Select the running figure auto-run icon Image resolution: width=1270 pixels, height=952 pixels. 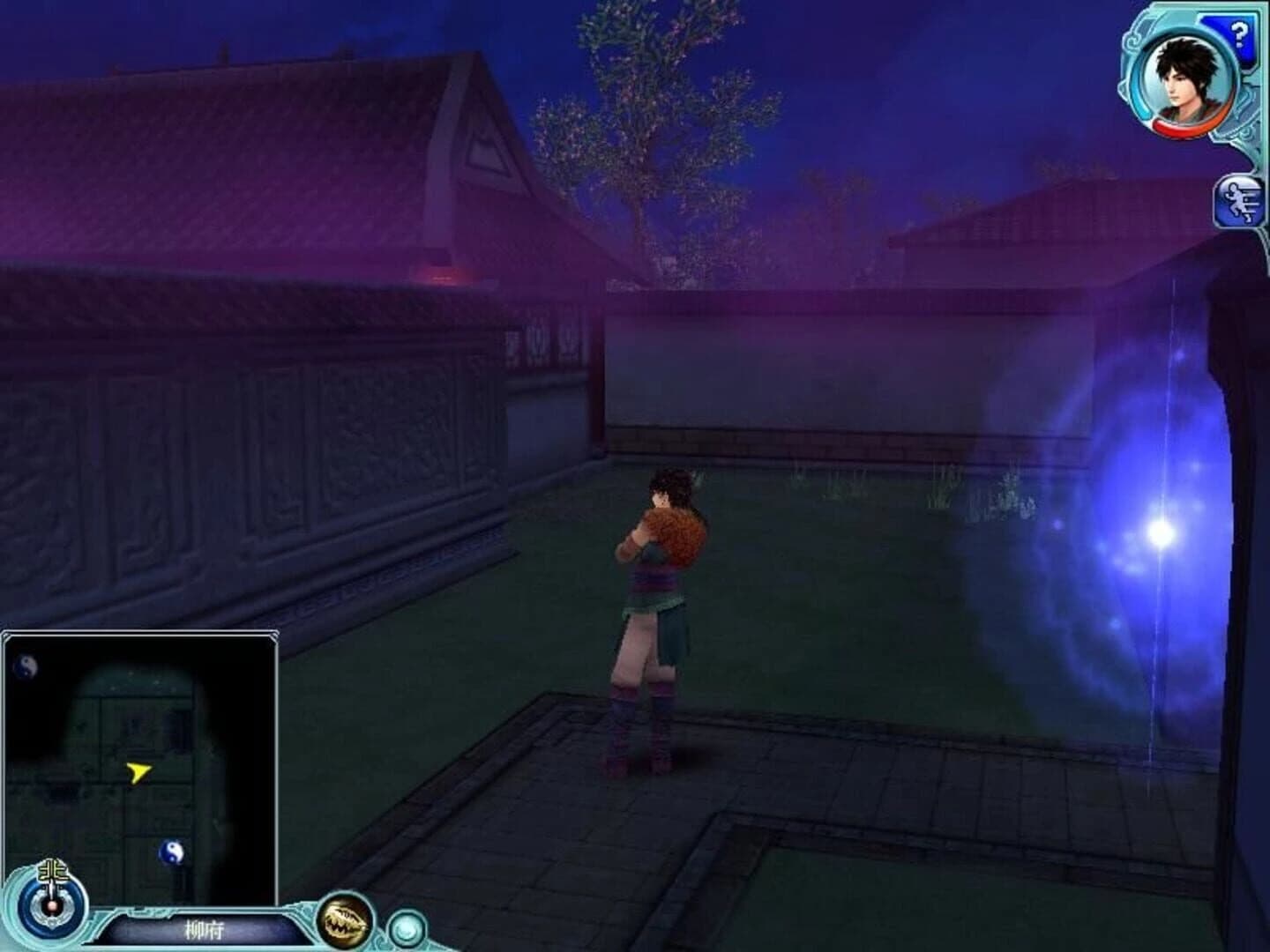[x=1238, y=203]
